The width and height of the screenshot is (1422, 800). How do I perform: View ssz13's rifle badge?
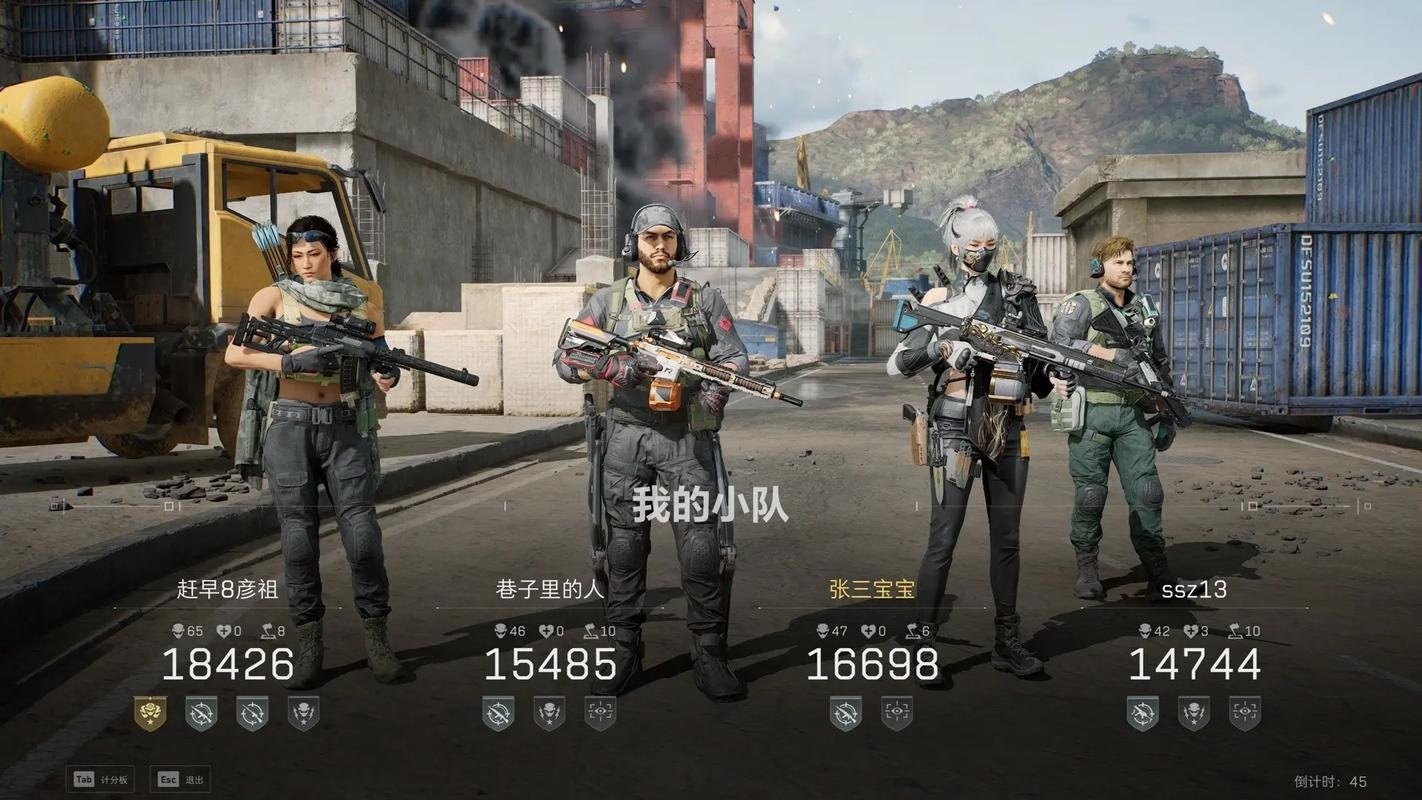[x=1143, y=713]
